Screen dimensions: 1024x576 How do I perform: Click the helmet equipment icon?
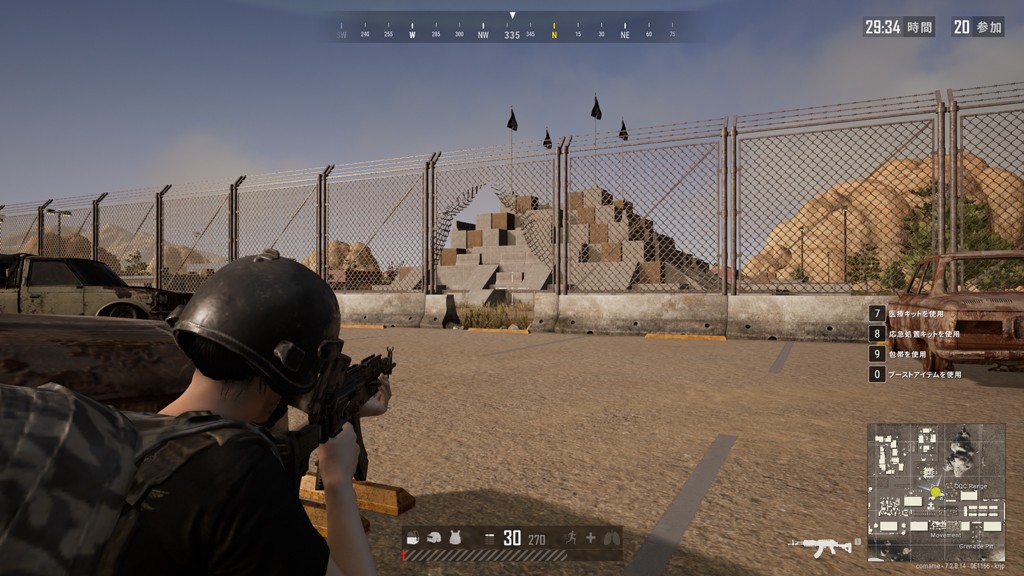coord(434,538)
